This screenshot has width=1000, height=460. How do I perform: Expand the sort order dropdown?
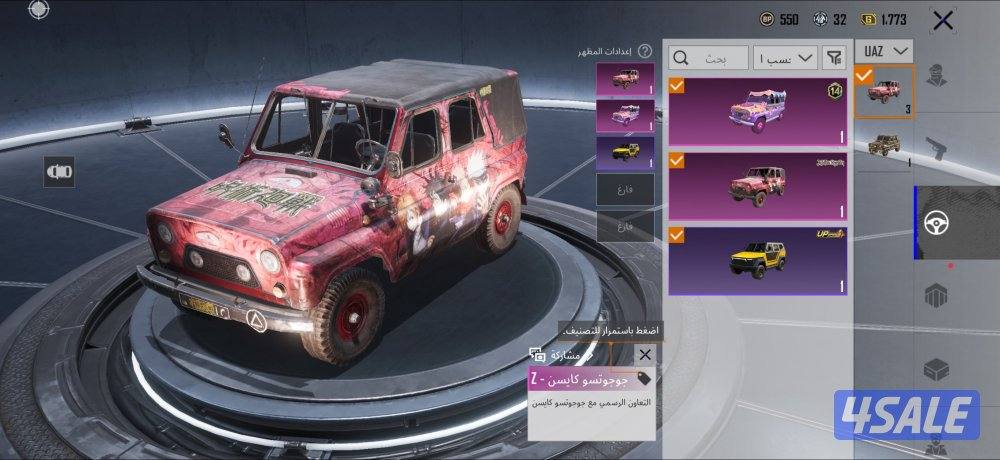(x=785, y=56)
